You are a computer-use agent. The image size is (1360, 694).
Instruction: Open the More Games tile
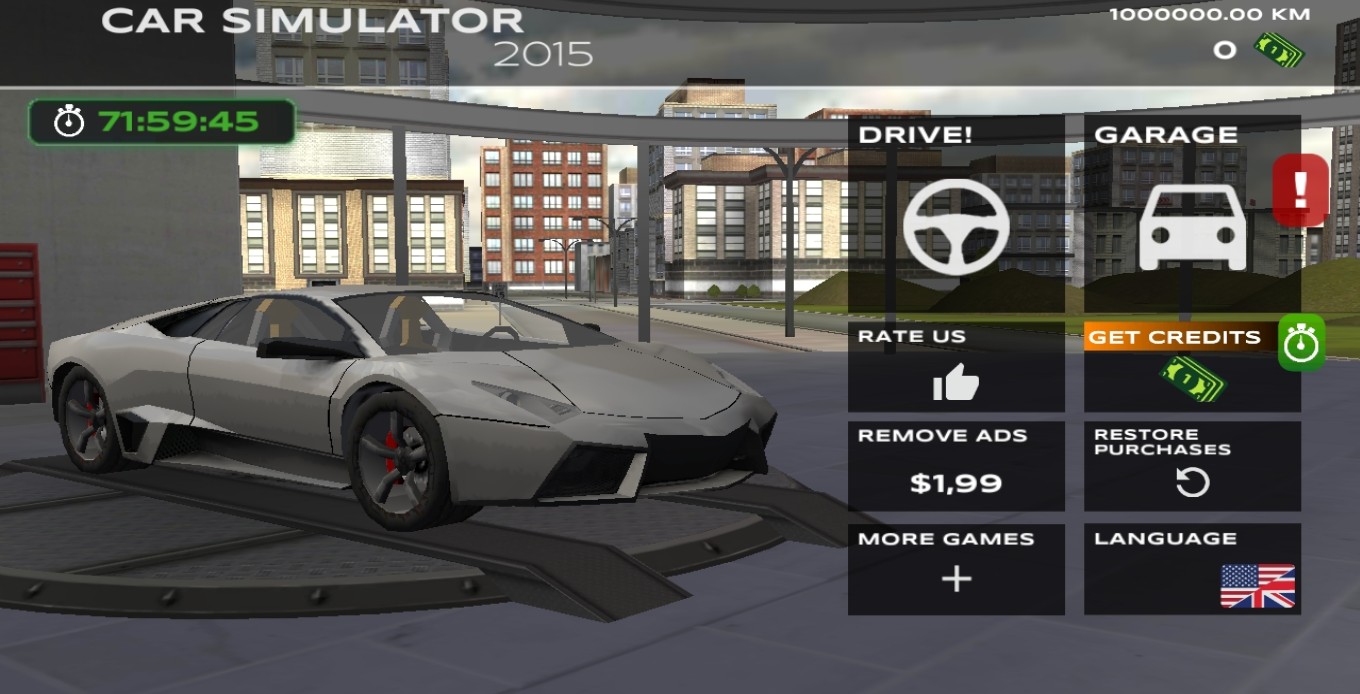[955, 568]
